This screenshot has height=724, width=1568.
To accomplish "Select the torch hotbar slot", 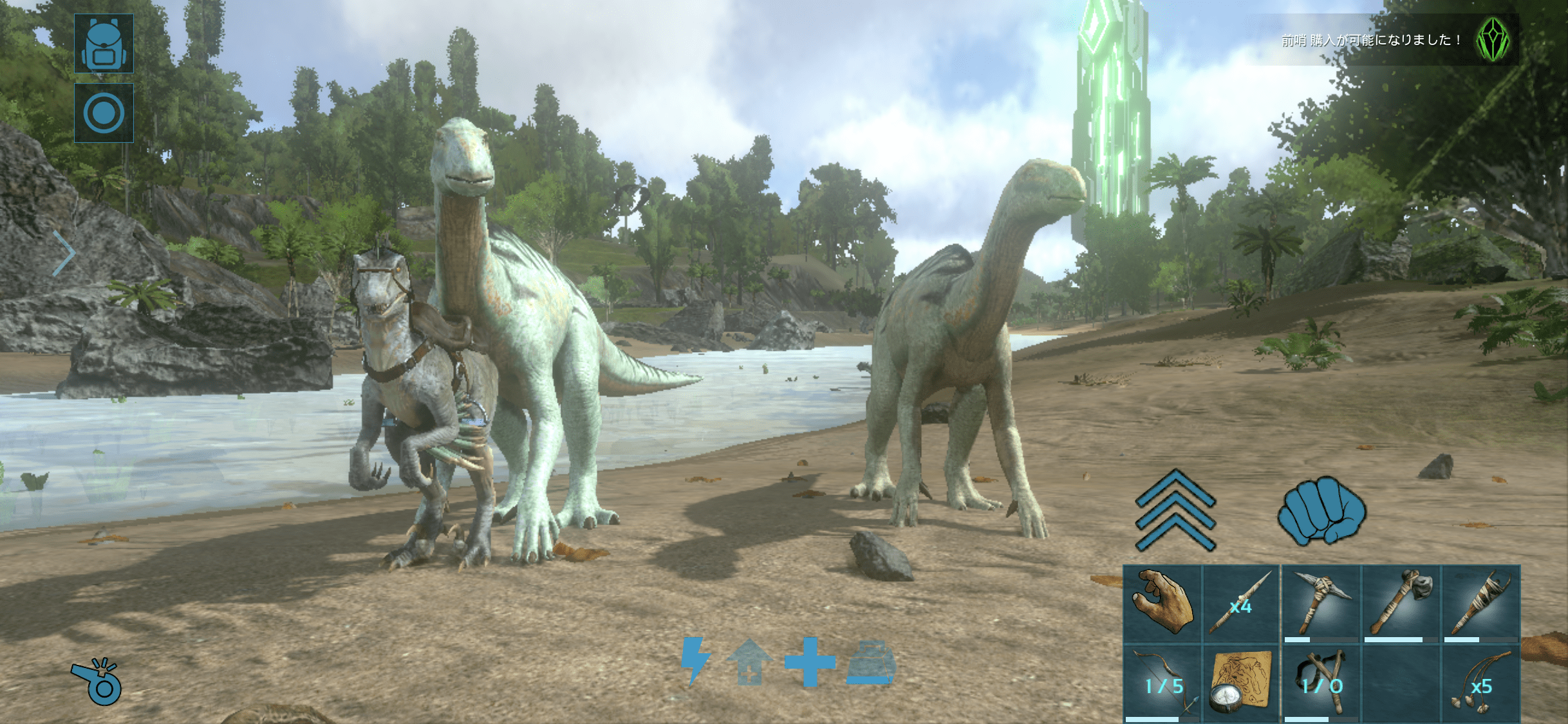I will pyautogui.click(x=1480, y=604).
